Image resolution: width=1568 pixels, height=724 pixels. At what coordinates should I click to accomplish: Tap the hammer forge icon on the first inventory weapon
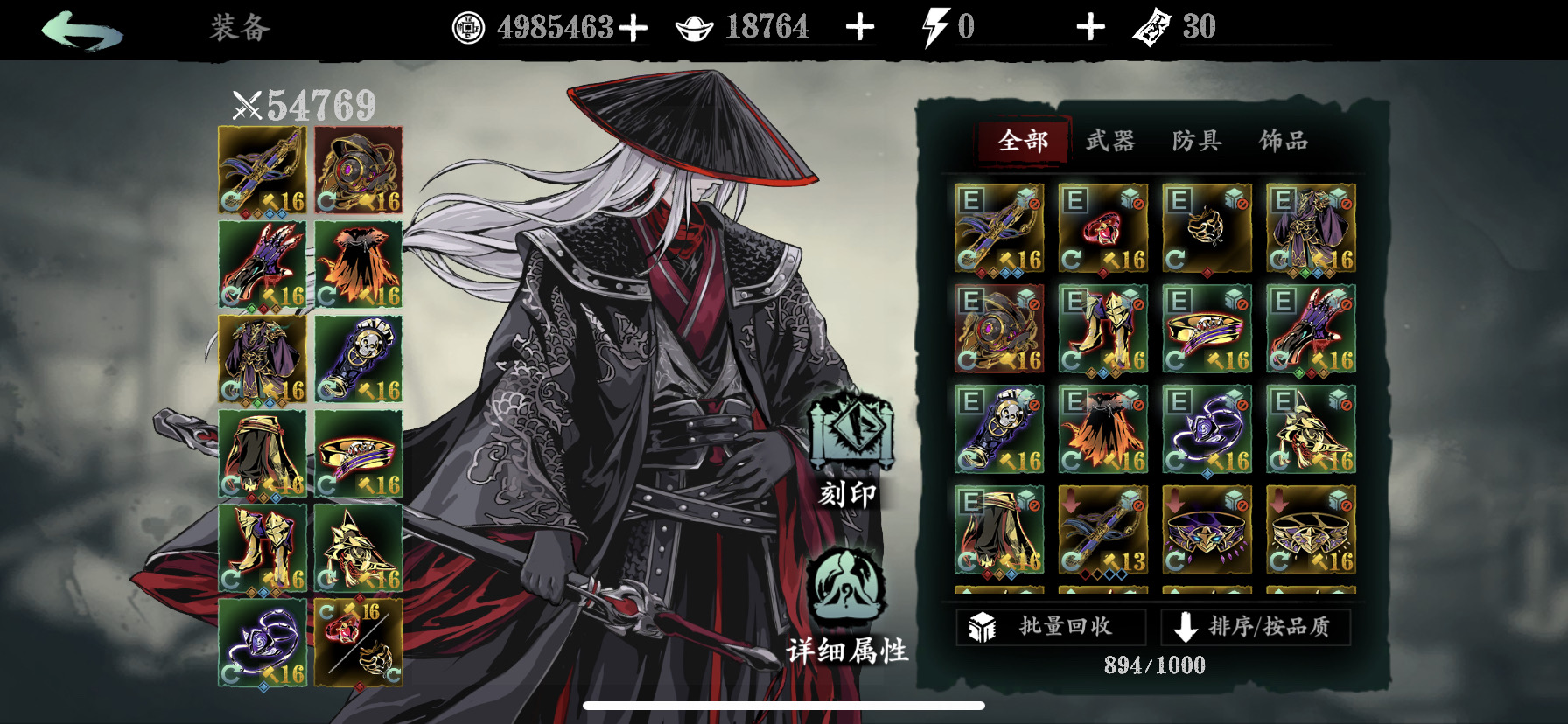pyautogui.click(x=1005, y=259)
